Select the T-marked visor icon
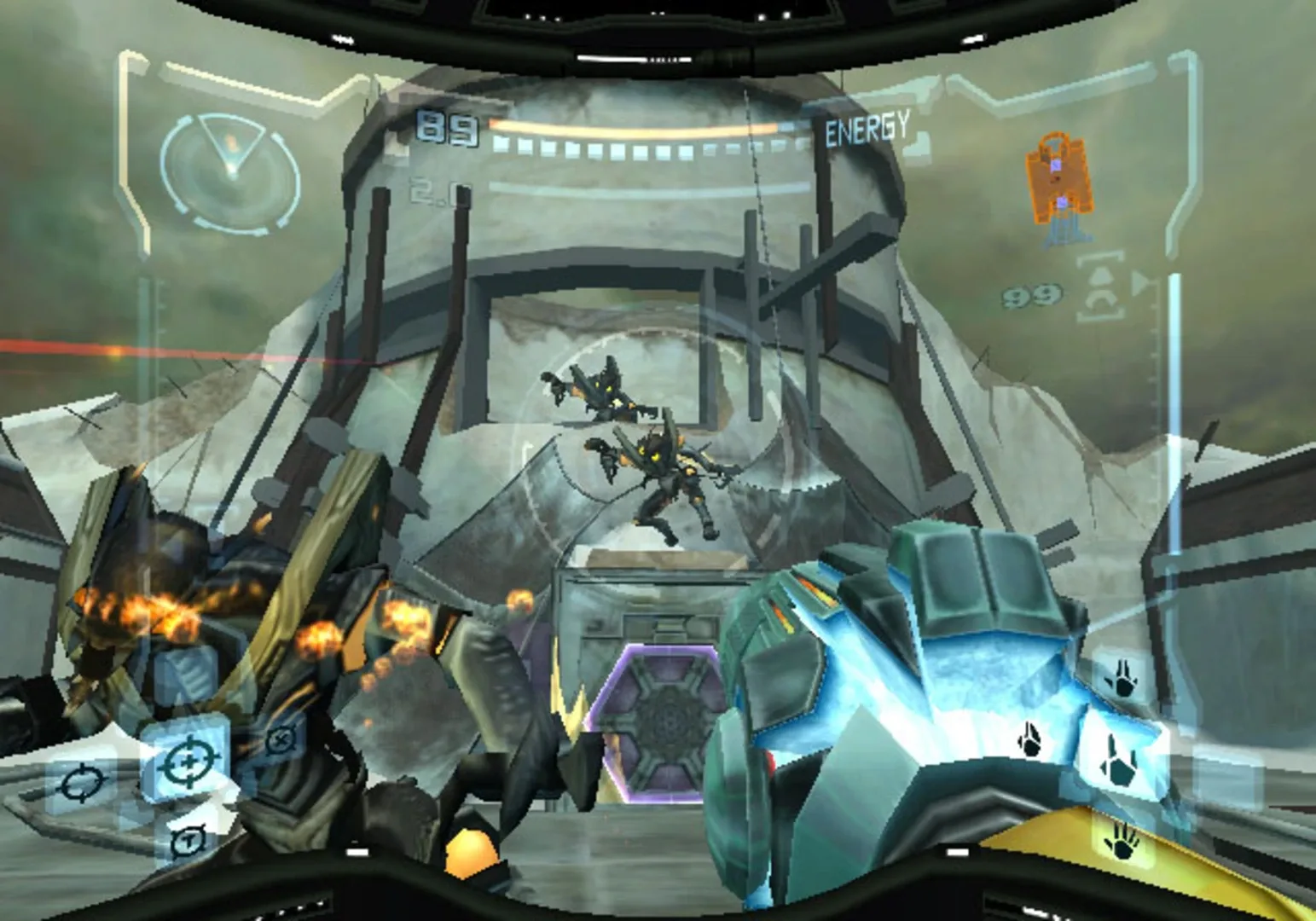 [x=189, y=842]
